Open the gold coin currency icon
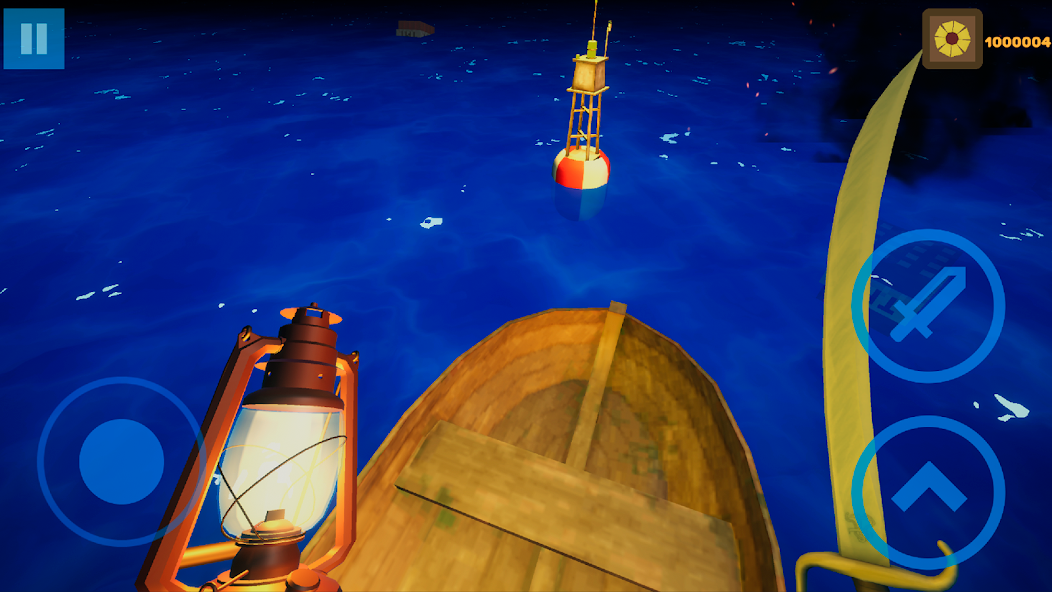This screenshot has width=1052, height=592. [x=951, y=39]
